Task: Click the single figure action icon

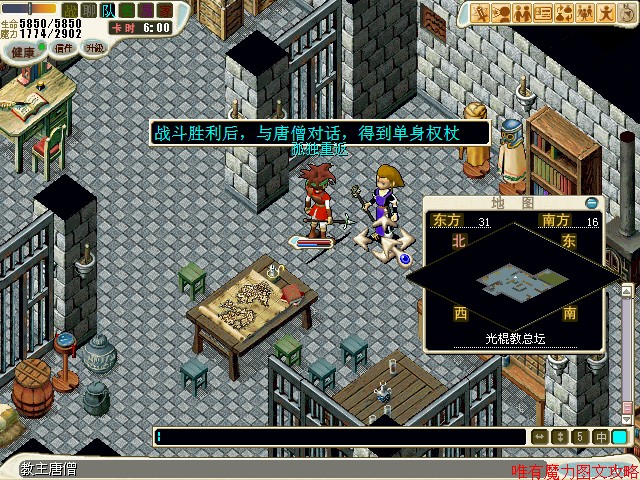Action: [607, 13]
